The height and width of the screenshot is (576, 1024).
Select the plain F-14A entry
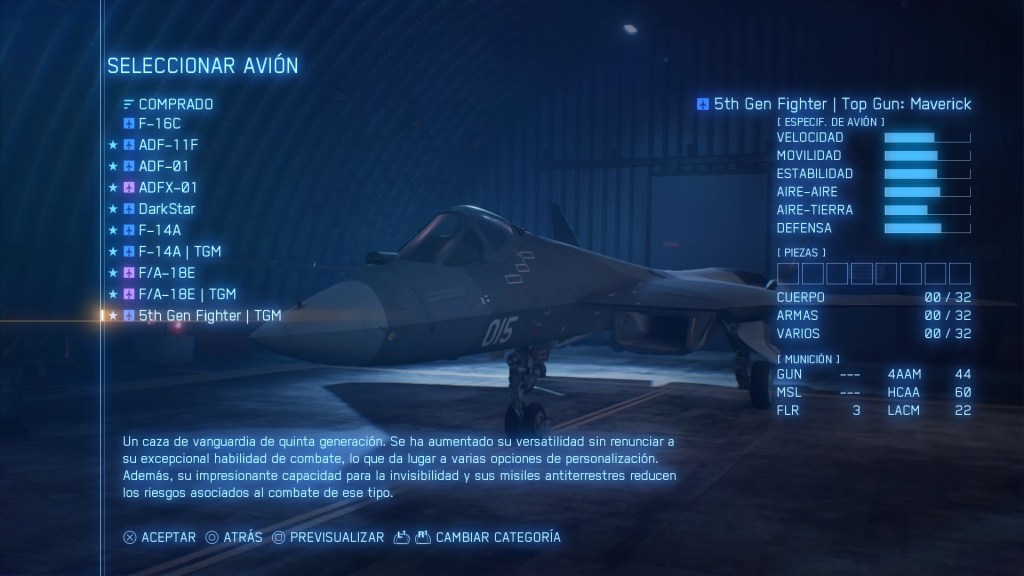coord(160,230)
